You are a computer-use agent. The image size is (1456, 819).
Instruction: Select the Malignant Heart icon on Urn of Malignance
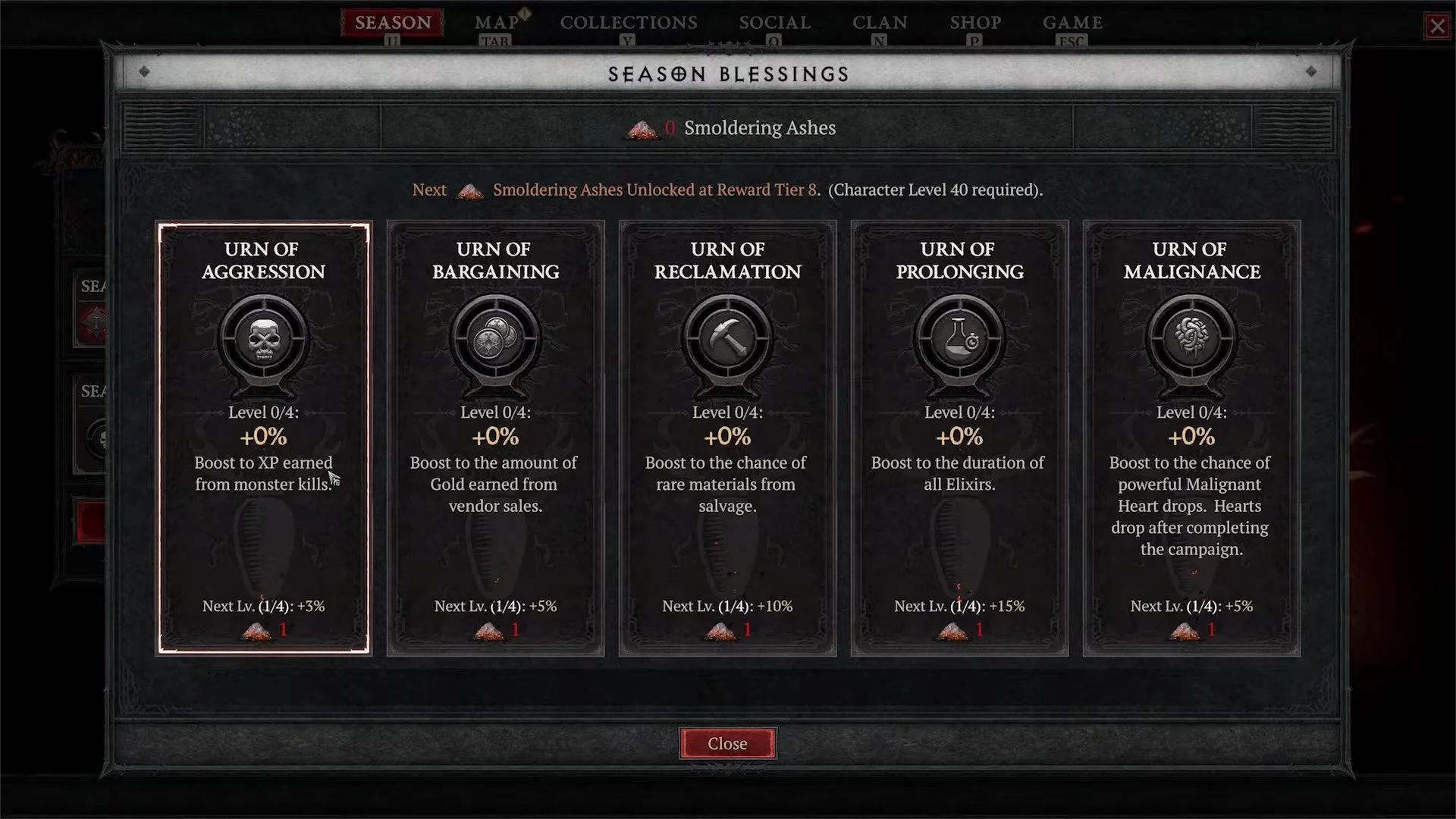point(1191,339)
